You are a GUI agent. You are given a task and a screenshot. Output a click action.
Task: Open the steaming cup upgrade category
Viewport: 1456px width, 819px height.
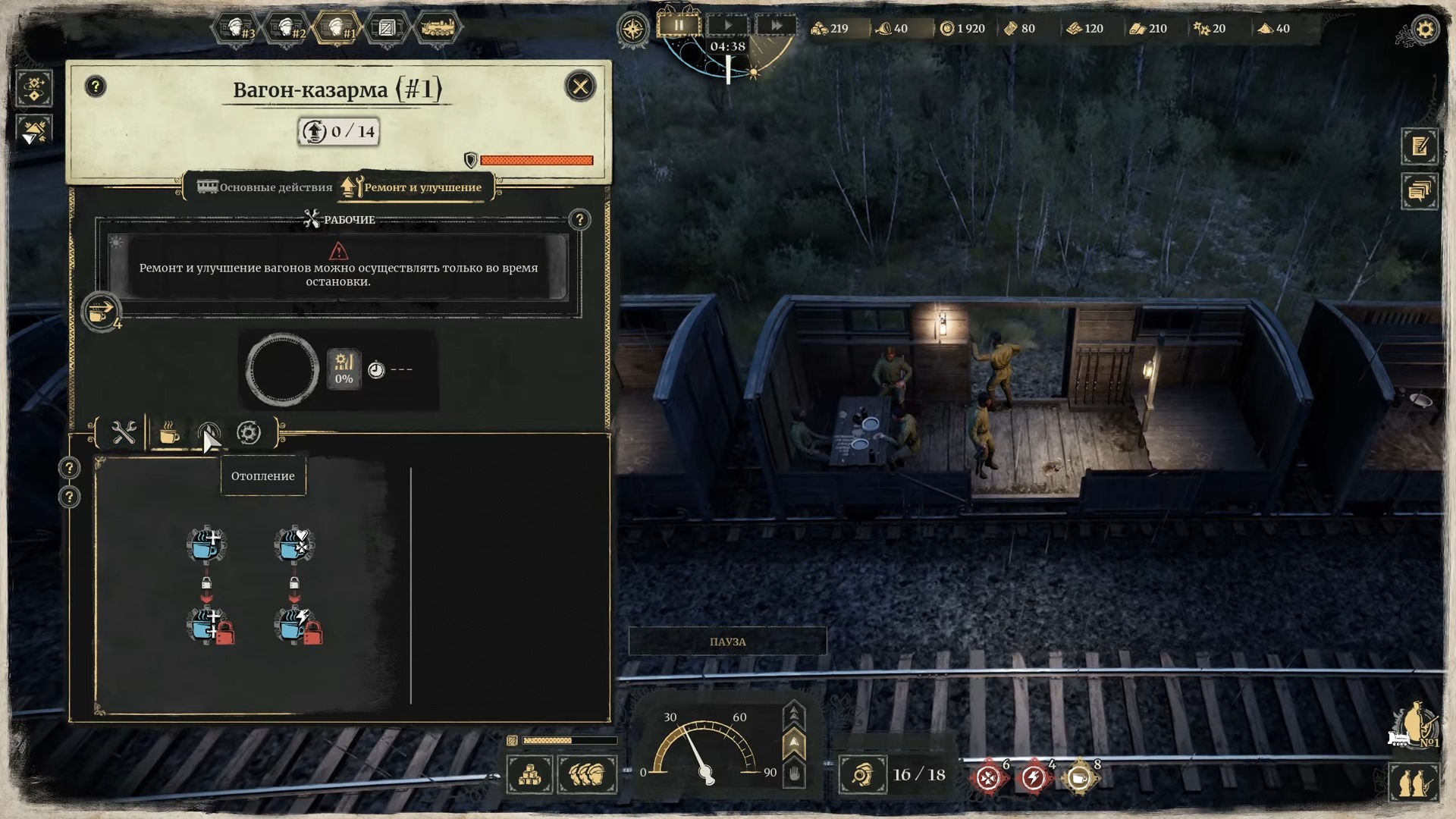169,433
